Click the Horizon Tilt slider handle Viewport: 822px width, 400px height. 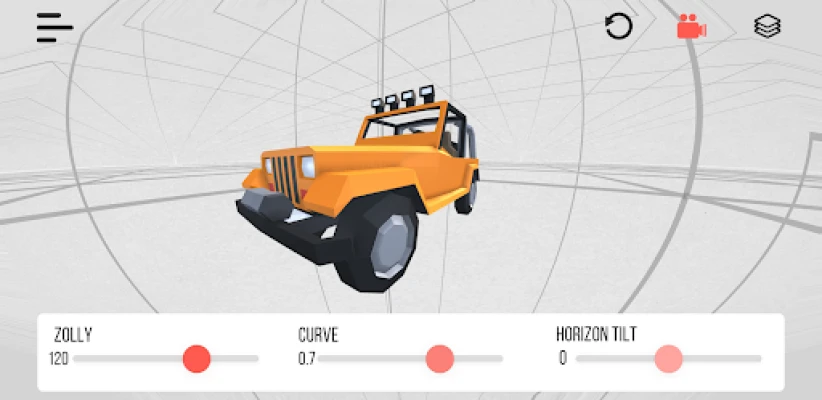click(668, 358)
